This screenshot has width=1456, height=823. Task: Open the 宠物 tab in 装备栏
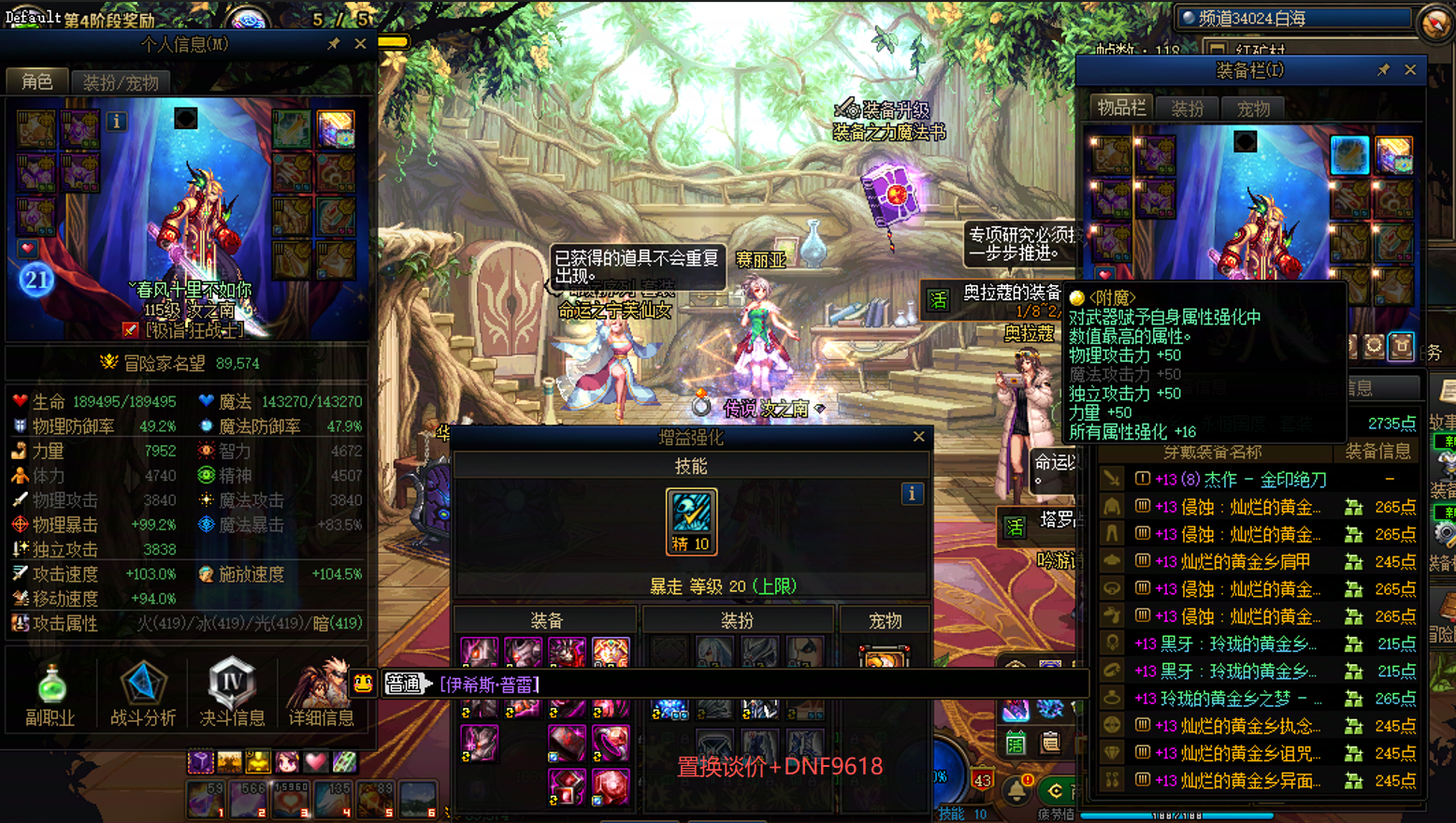(1253, 108)
